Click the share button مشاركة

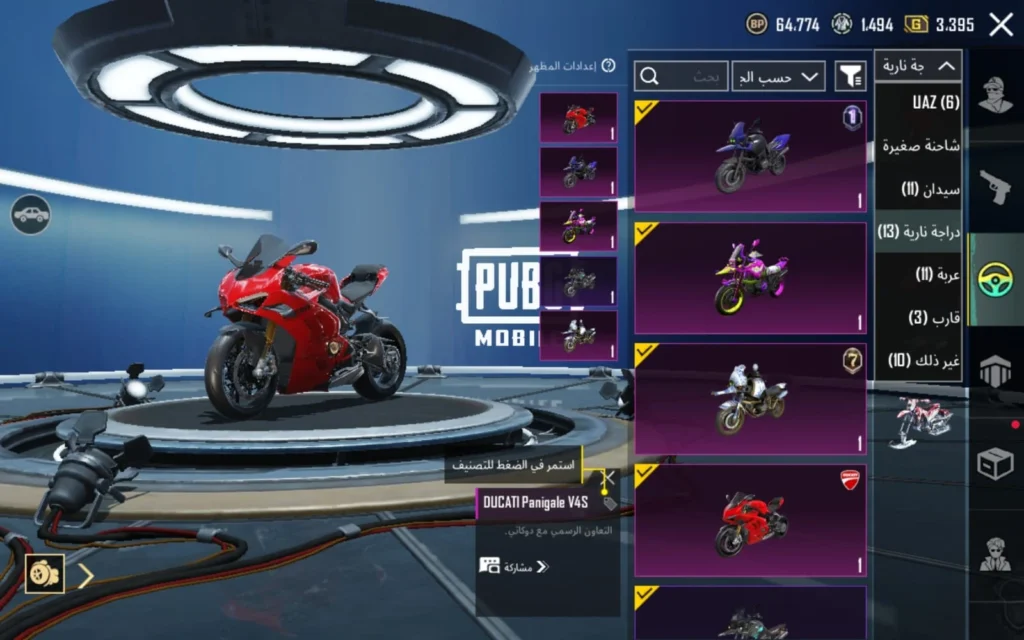[x=515, y=566]
